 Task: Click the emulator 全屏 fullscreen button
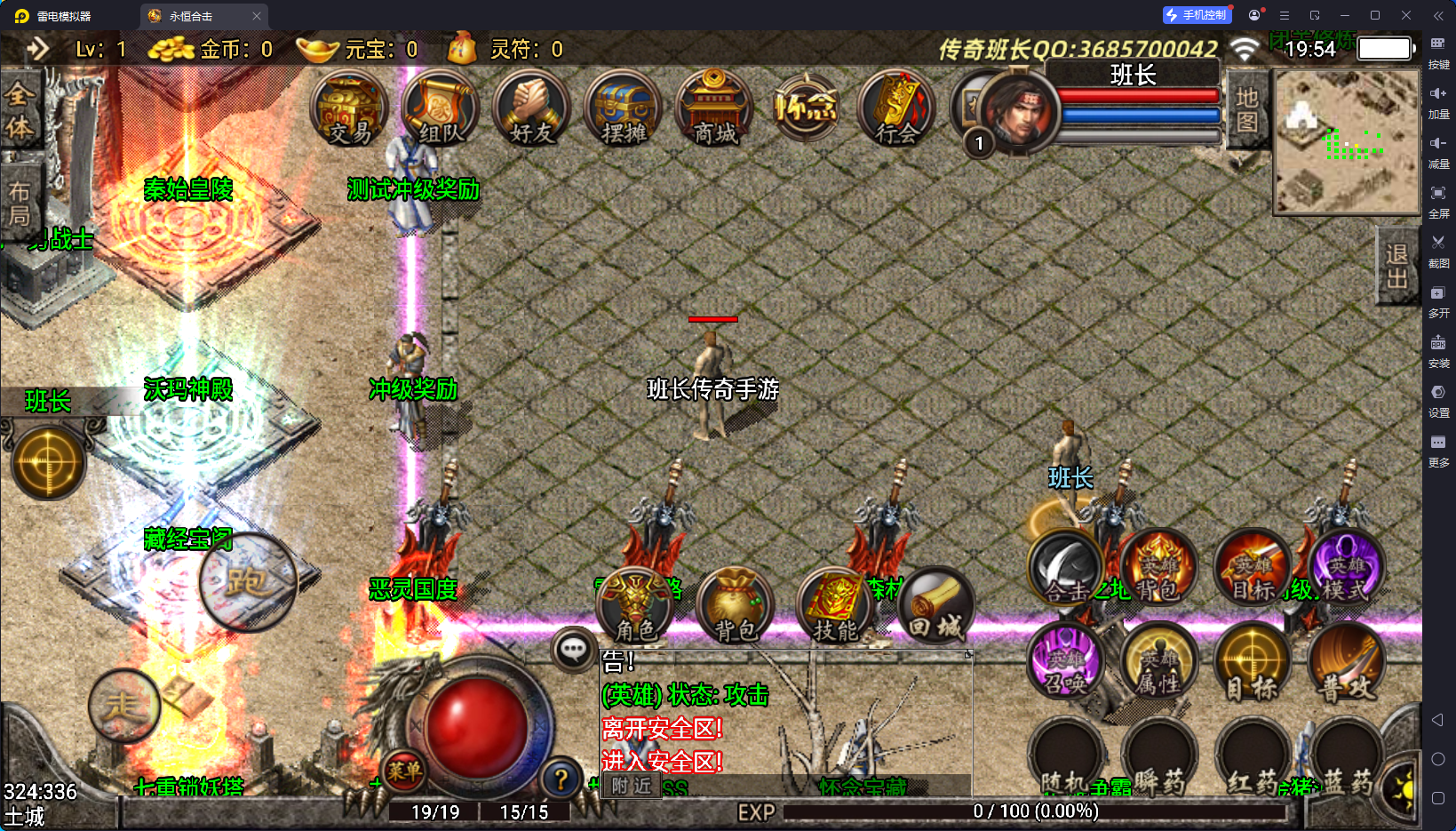pyautogui.click(x=1438, y=200)
